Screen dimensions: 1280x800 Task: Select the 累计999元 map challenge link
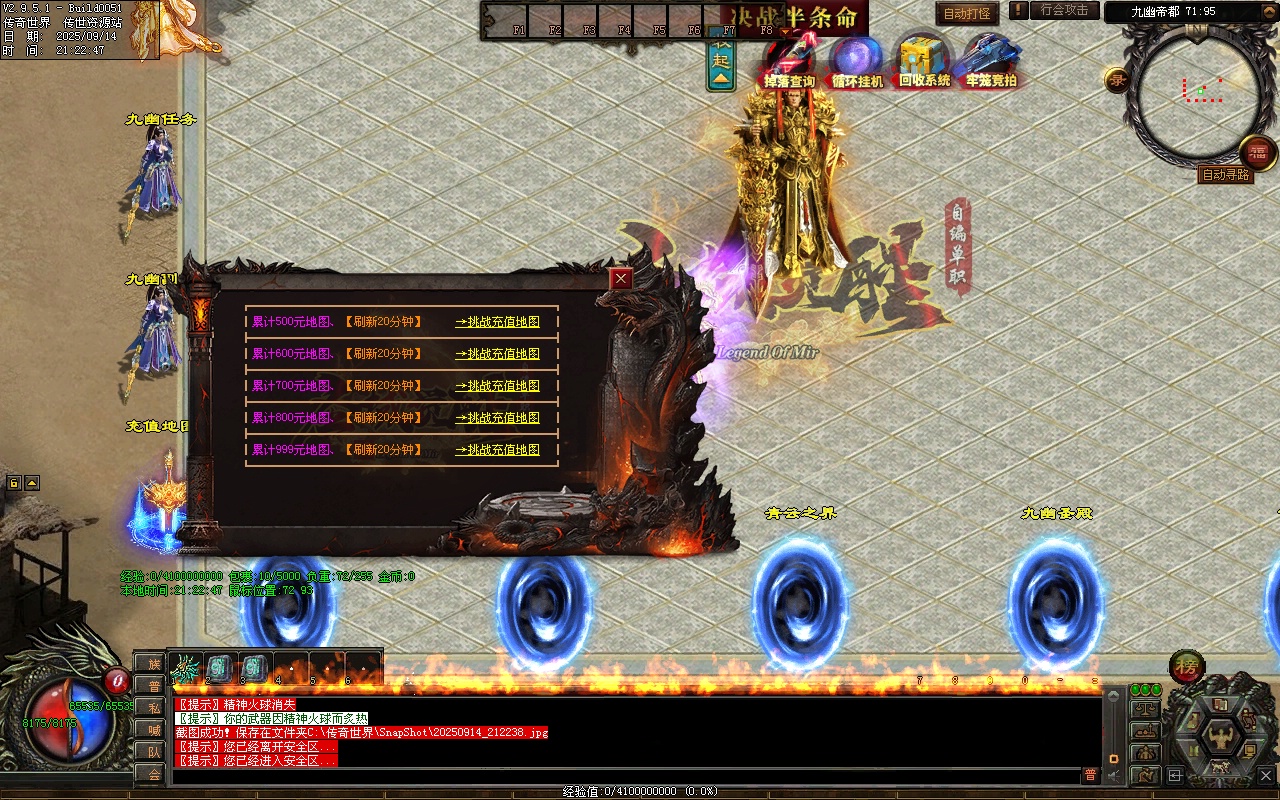coord(497,450)
